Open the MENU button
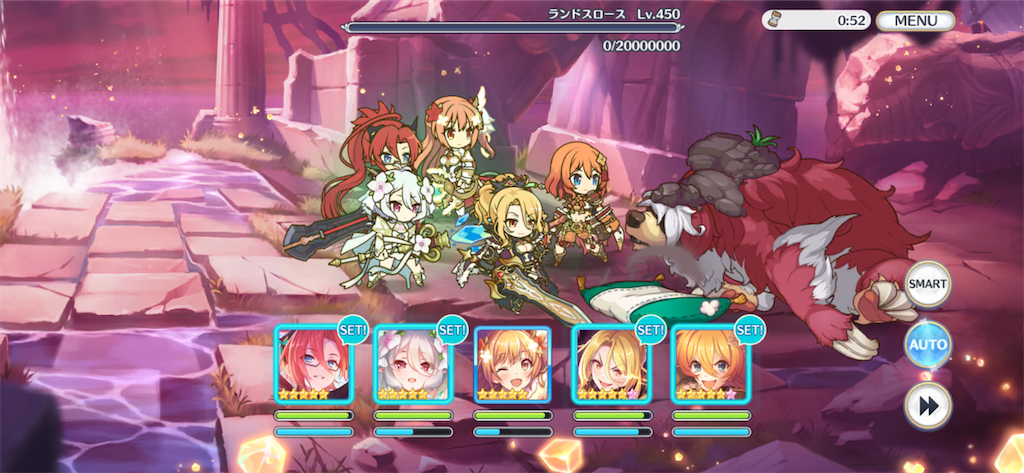The image size is (1024, 473). point(914,20)
